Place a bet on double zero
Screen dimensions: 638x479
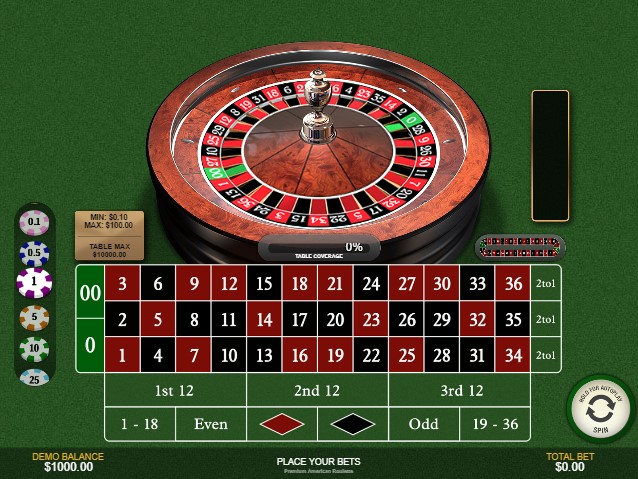coord(90,293)
